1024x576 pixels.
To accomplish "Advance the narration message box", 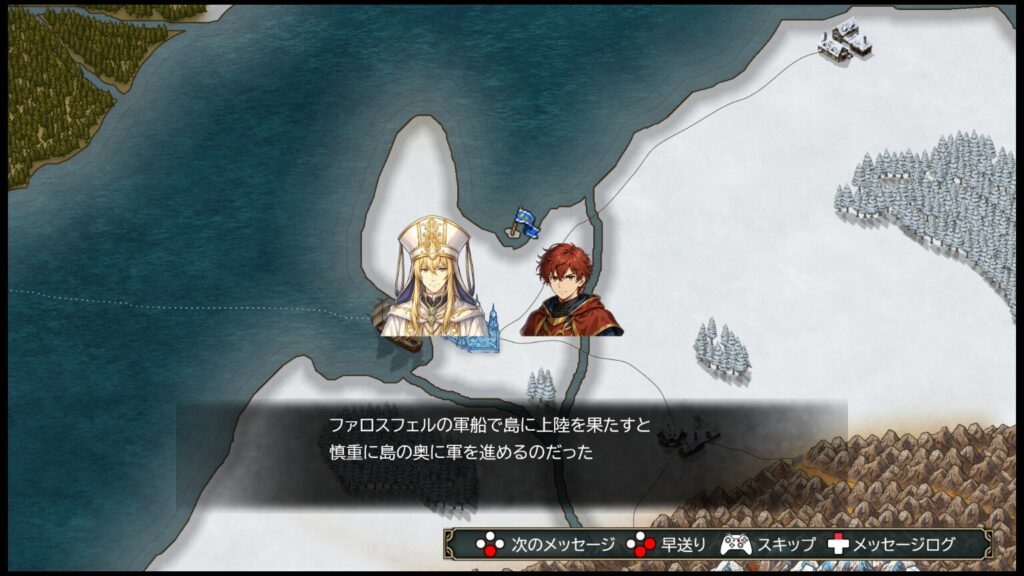I will pos(546,545).
